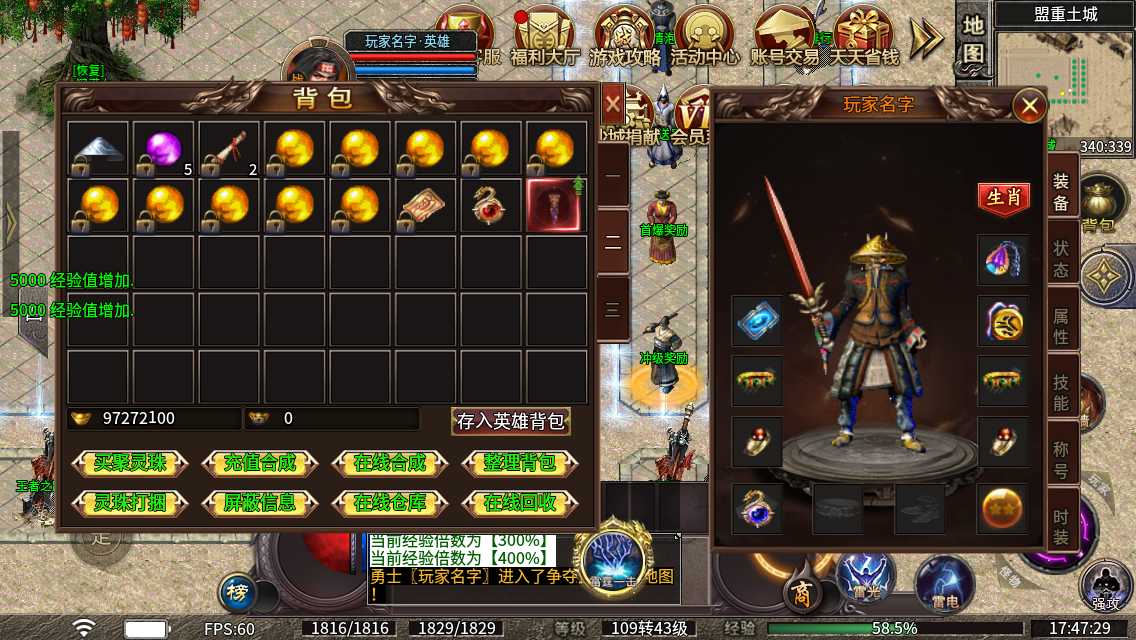Viewport: 1136px width, 640px height.
Task: Open the 地图 map button
Action: (974, 40)
